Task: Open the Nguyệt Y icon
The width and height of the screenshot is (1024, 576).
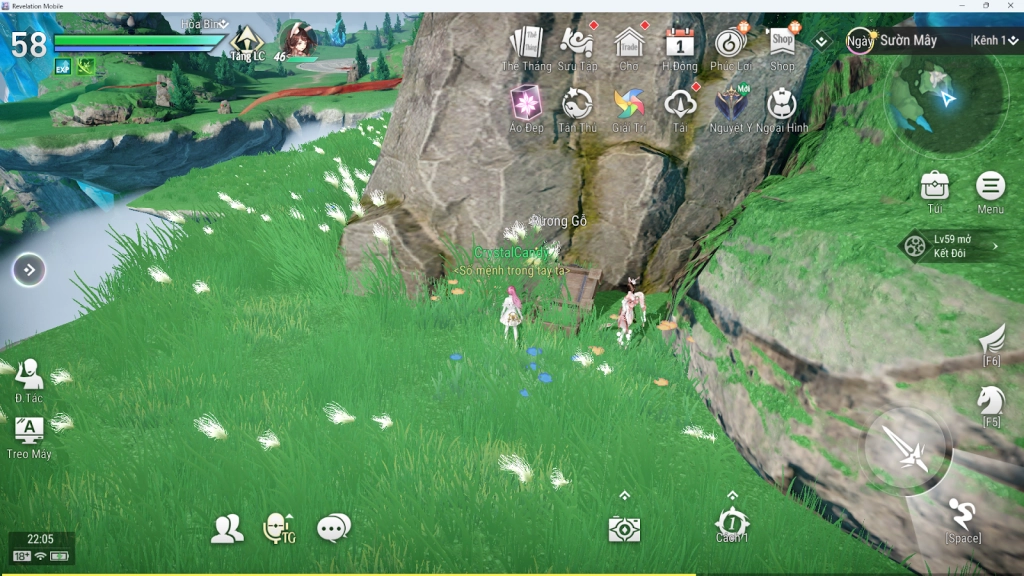Action: point(730,104)
